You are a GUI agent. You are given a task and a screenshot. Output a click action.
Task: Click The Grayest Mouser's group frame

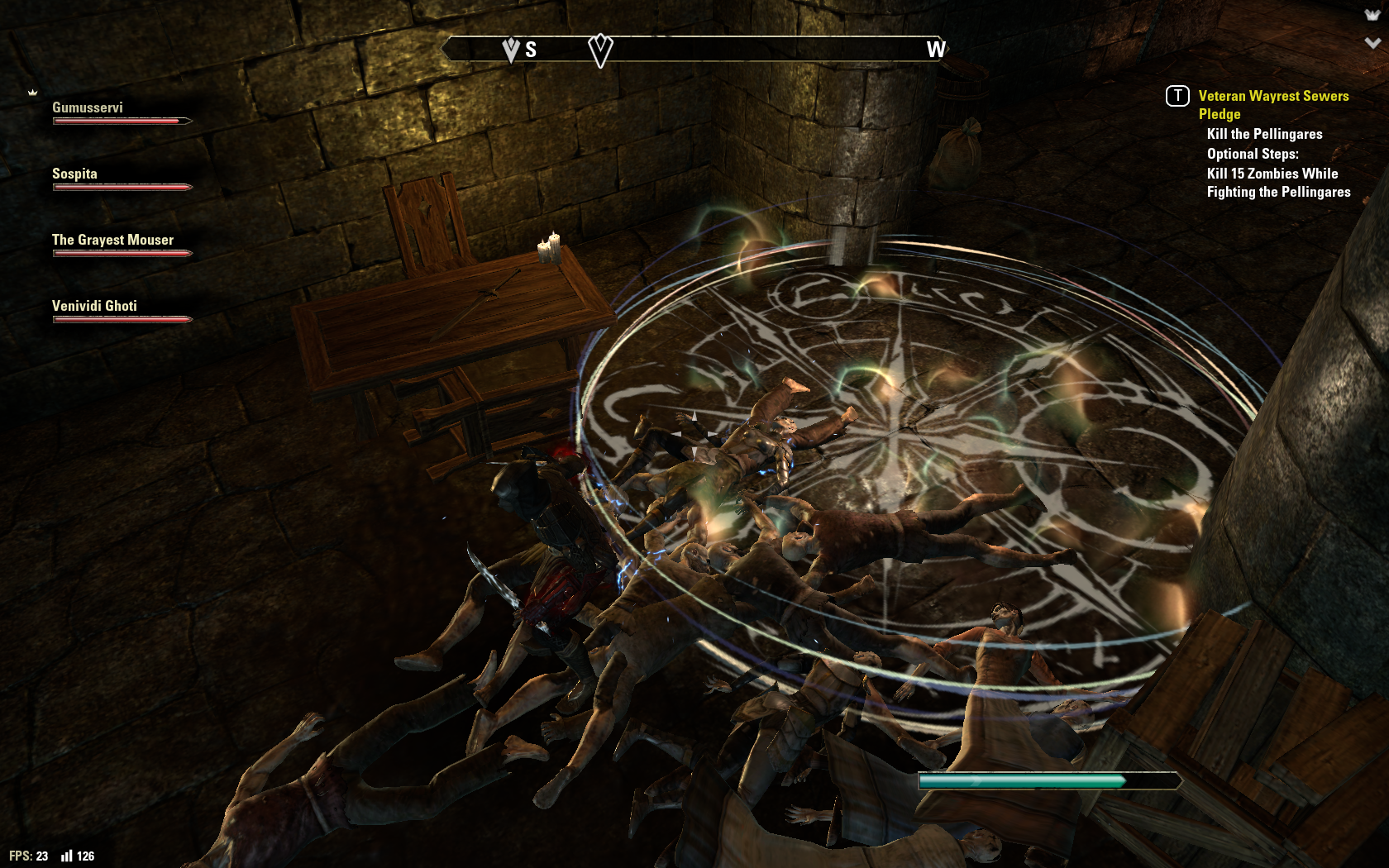pyautogui.click(x=121, y=246)
